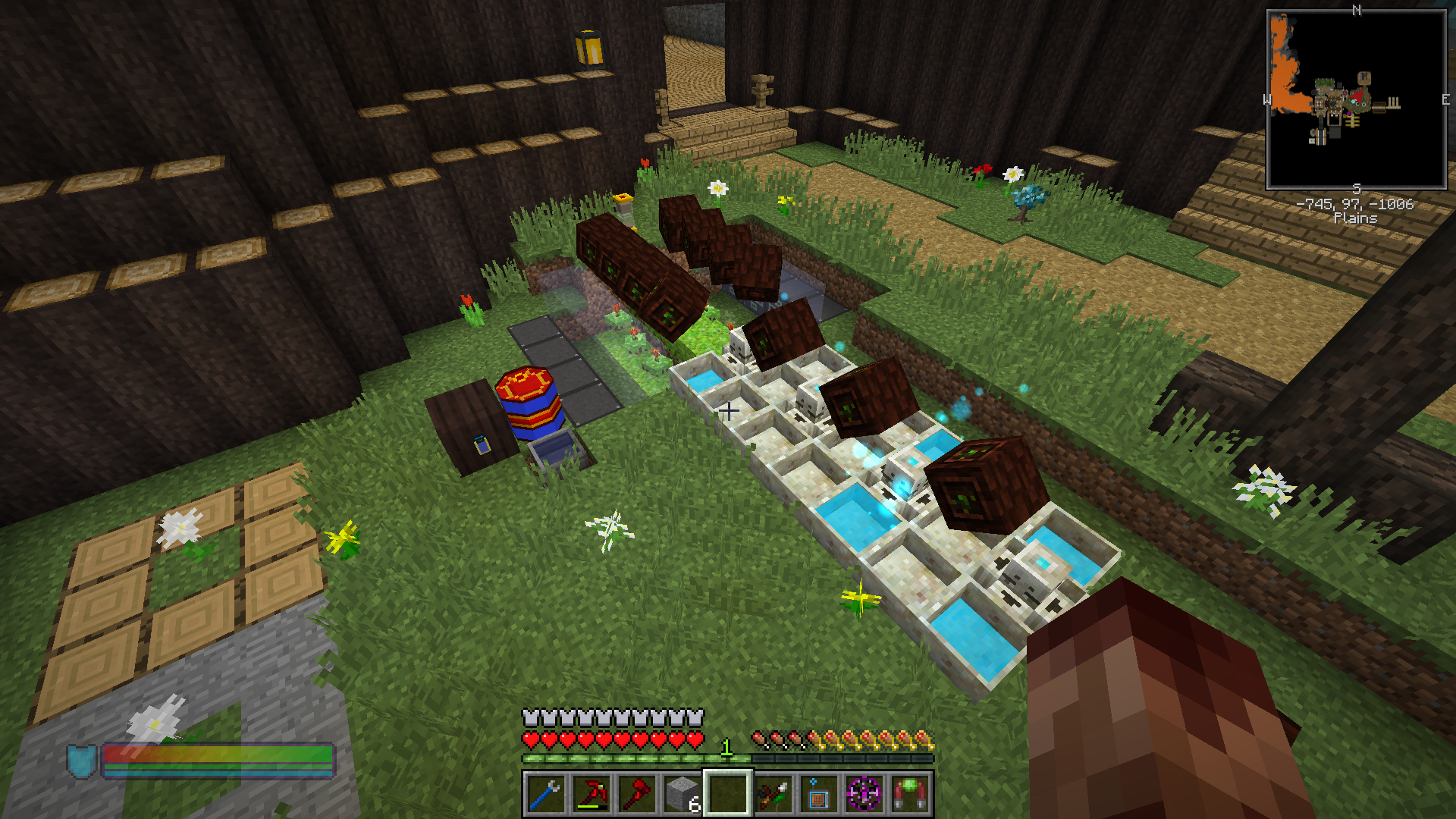This screenshot has height=819, width=1456.
Task: Select the crate with antenna slot
Action: 818,794
